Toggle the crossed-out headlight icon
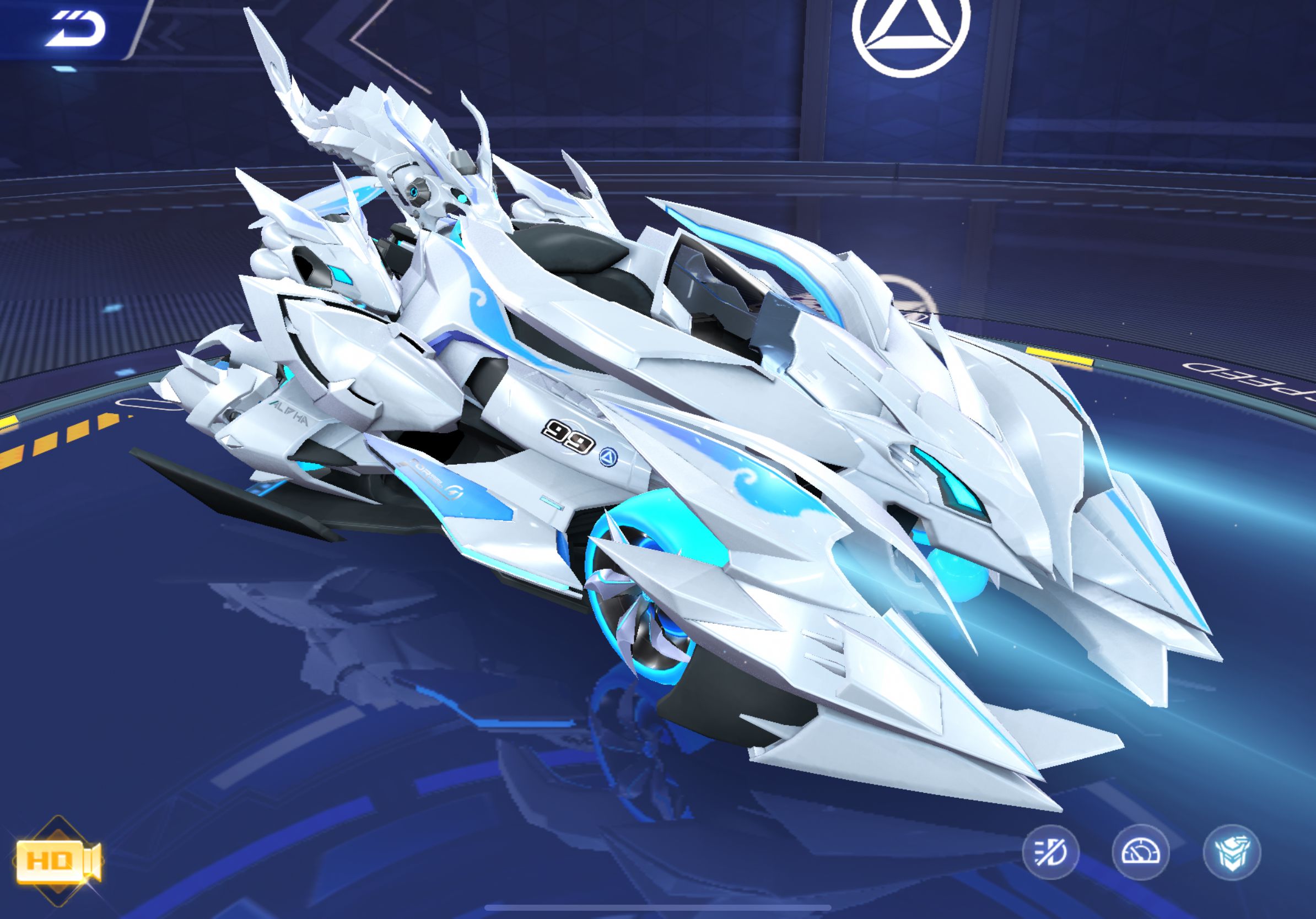Image resolution: width=1316 pixels, height=919 pixels. (x=1050, y=852)
